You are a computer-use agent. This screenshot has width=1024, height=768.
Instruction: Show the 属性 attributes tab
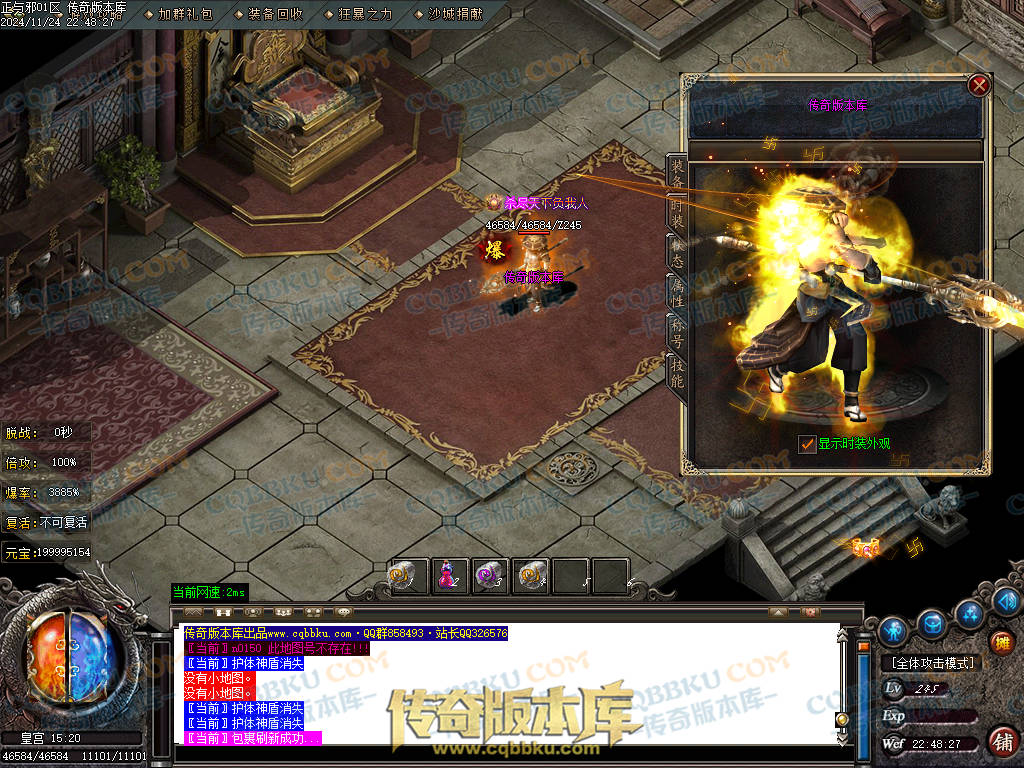point(677,291)
